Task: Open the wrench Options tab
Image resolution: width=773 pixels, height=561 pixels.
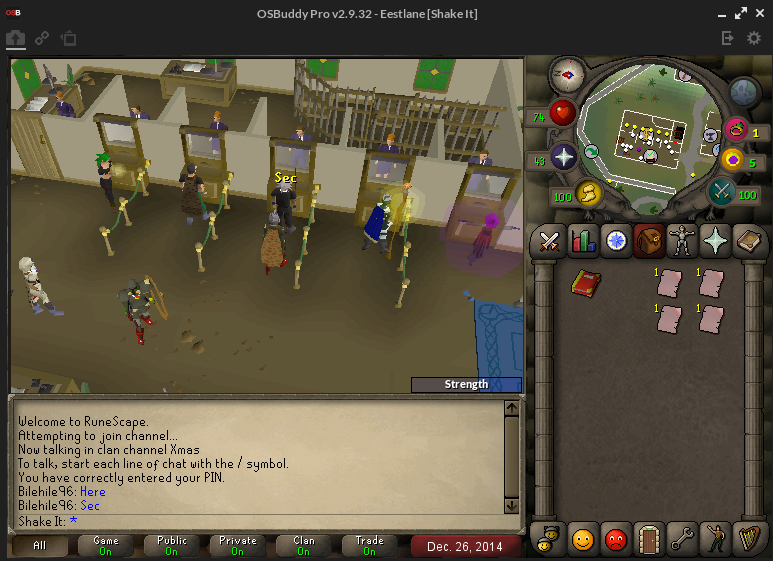Action: [x=682, y=539]
